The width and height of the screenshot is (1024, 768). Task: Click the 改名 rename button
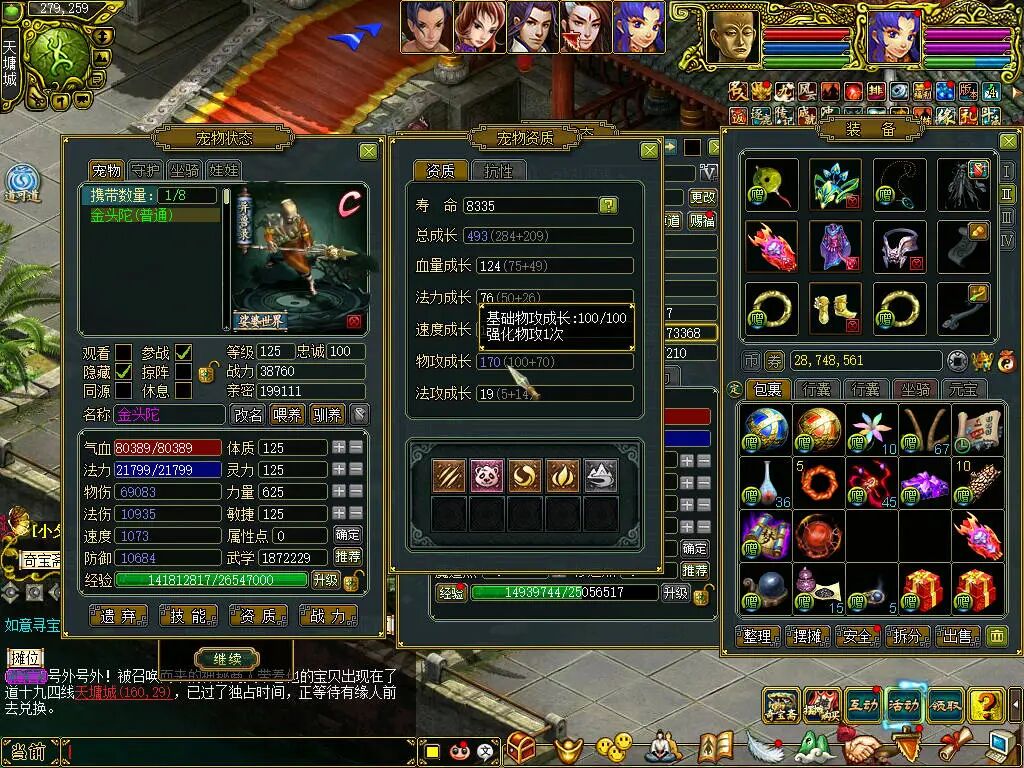(248, 414)
